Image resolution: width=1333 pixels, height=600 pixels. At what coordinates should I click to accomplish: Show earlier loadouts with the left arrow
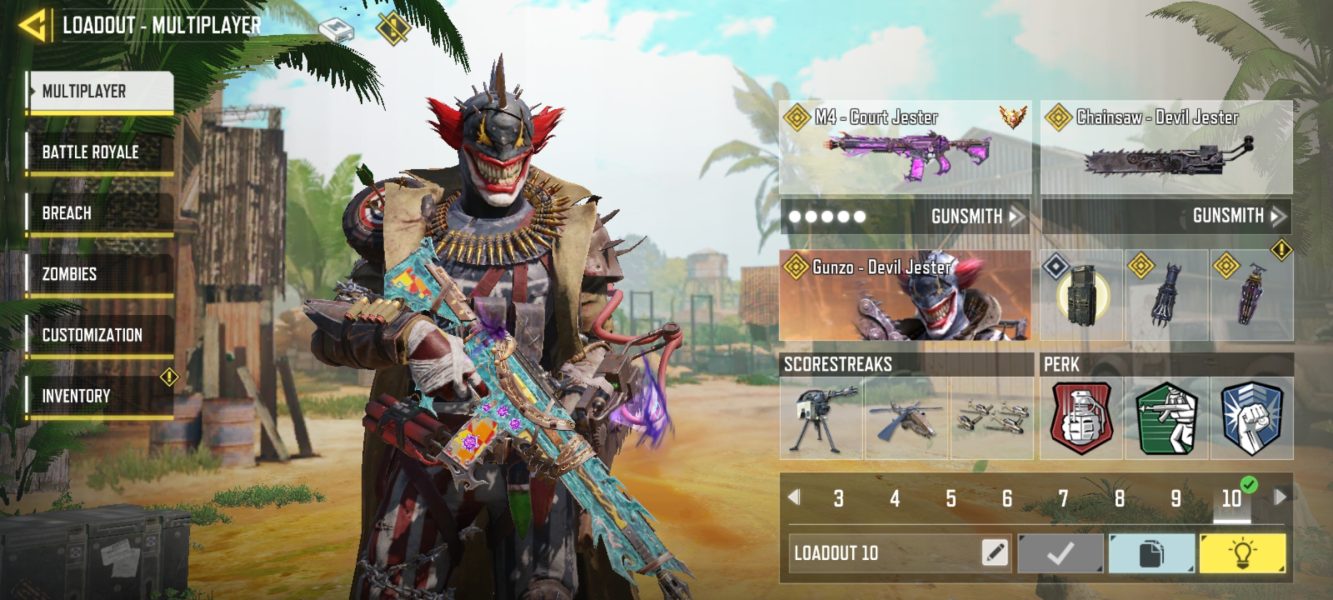[794, 497]
